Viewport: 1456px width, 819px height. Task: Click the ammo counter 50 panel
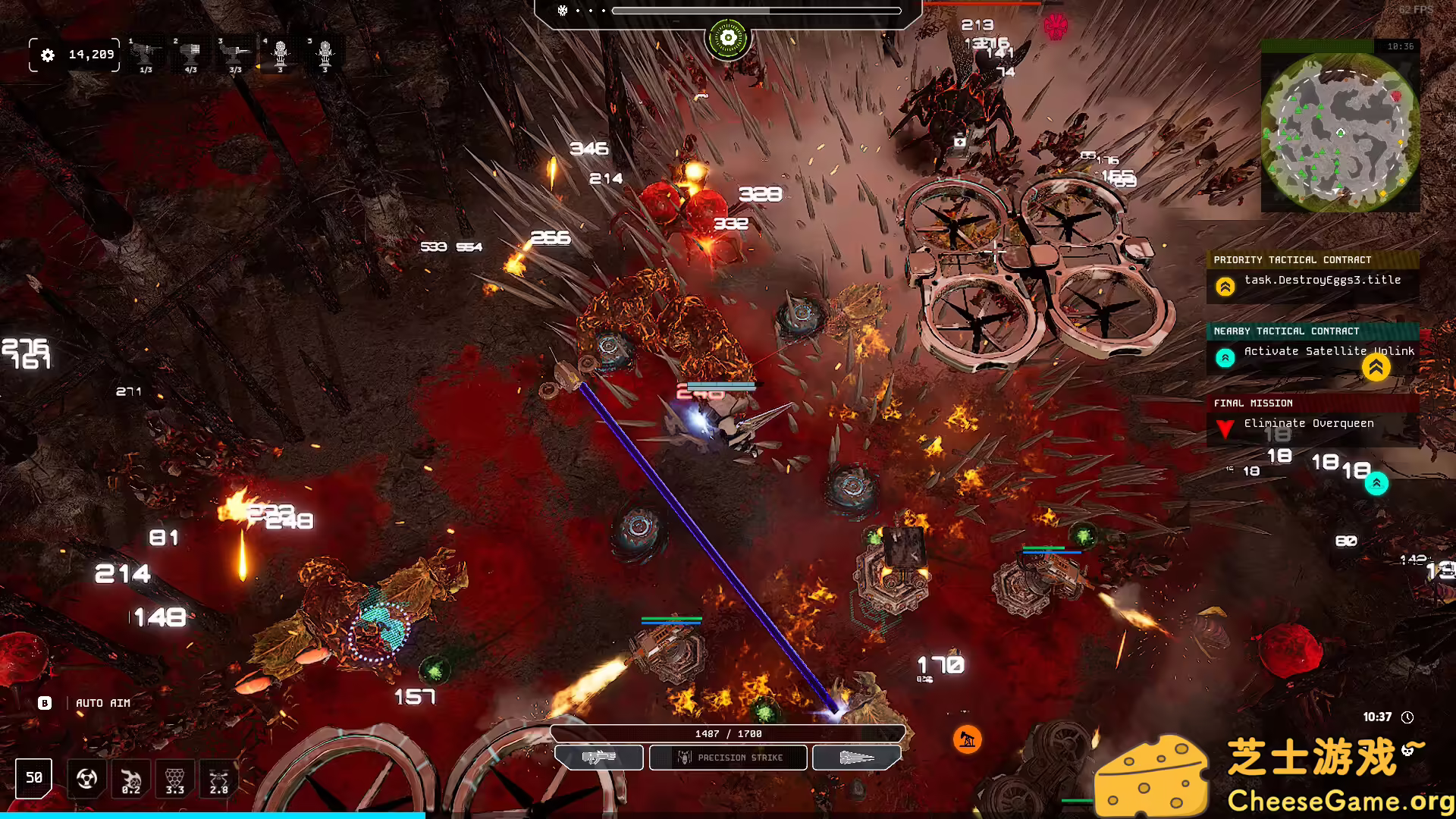[x=33, y=778]
